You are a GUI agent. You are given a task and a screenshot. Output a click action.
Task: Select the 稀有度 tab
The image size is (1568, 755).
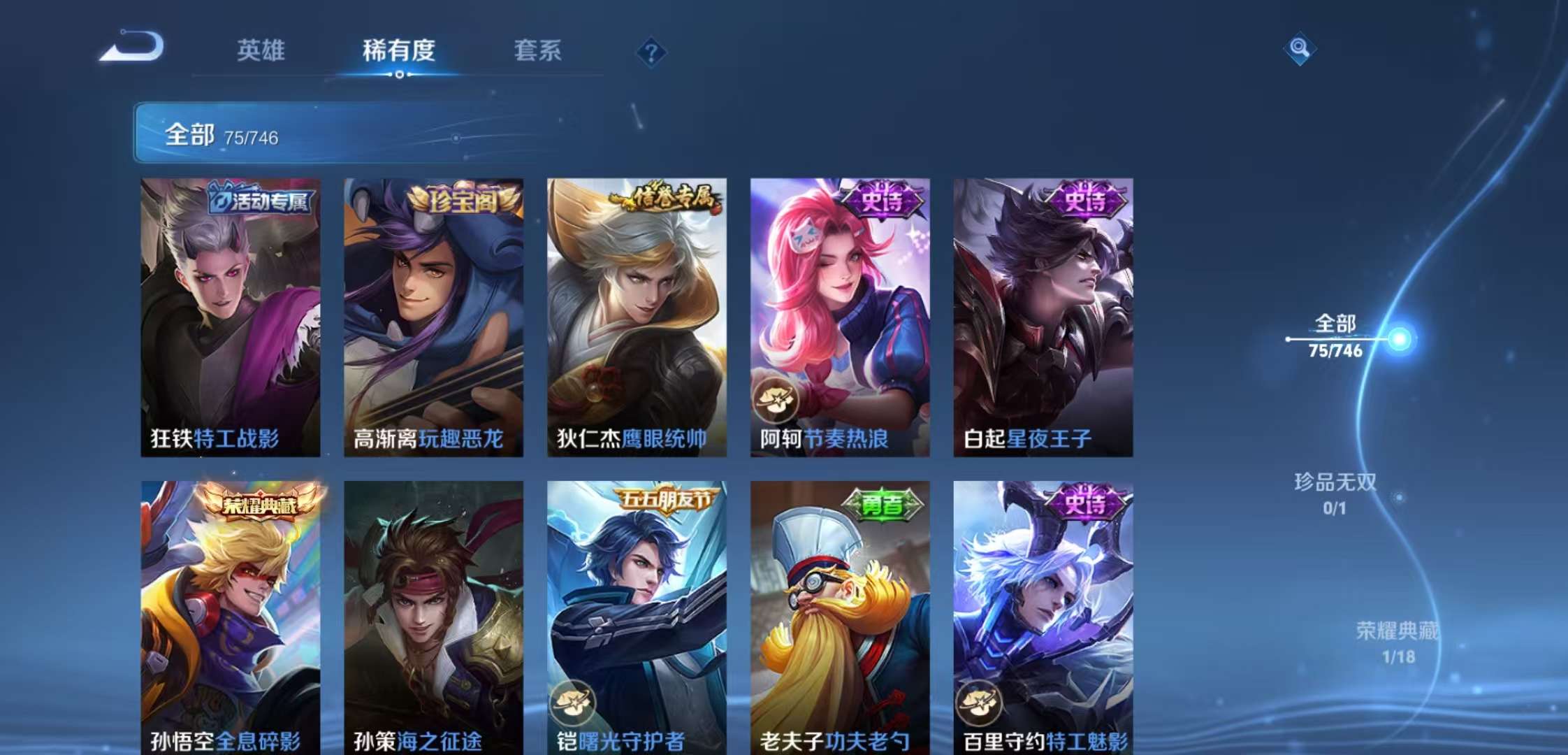click(x=398, y=51)
